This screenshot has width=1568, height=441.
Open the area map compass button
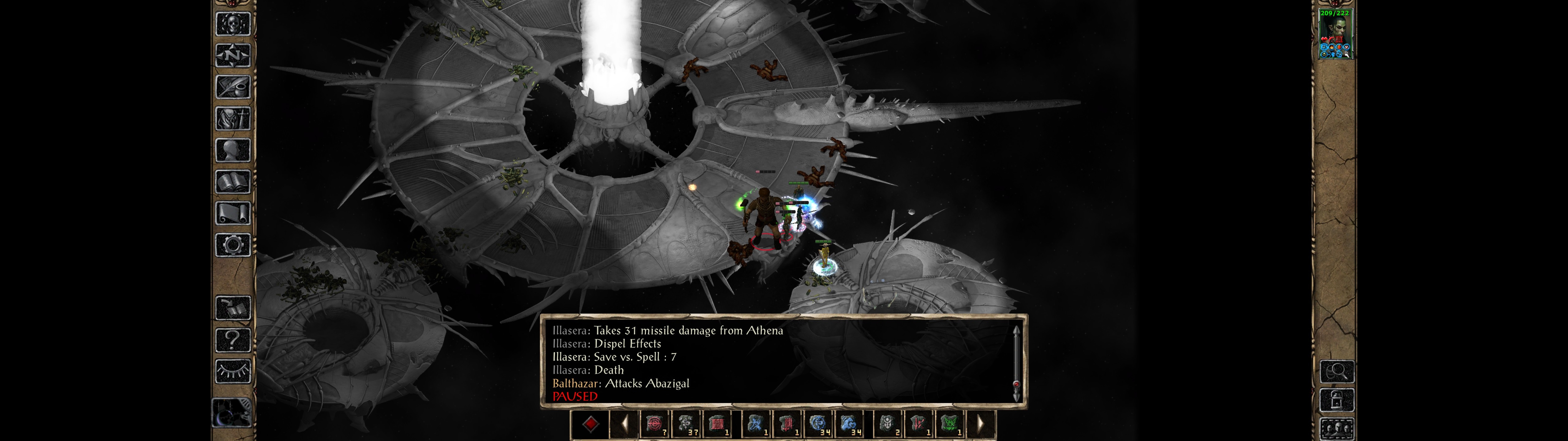232,55
